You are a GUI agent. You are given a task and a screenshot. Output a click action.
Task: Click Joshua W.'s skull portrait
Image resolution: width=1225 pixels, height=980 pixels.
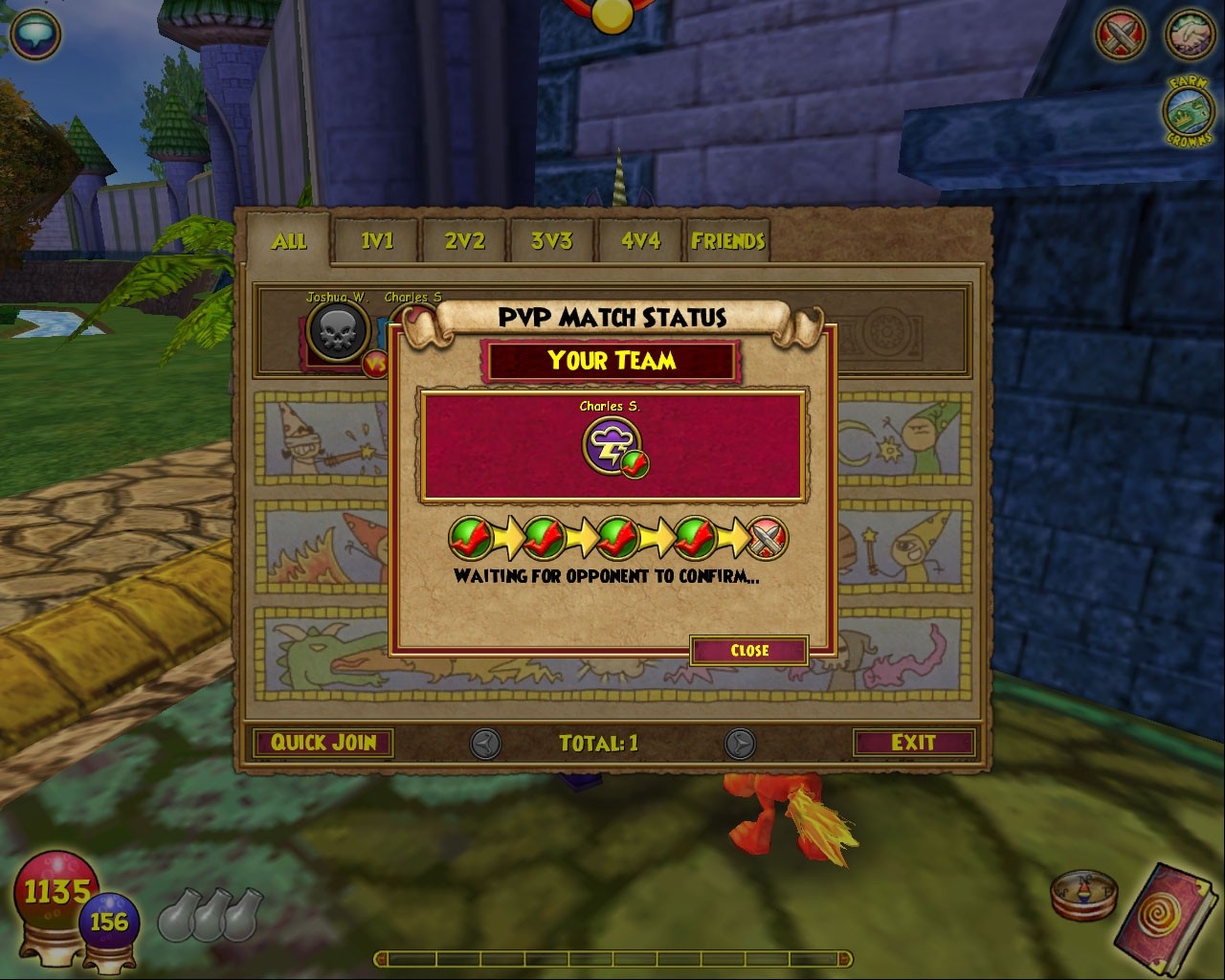pyautogui.click(x=335, y=330)
